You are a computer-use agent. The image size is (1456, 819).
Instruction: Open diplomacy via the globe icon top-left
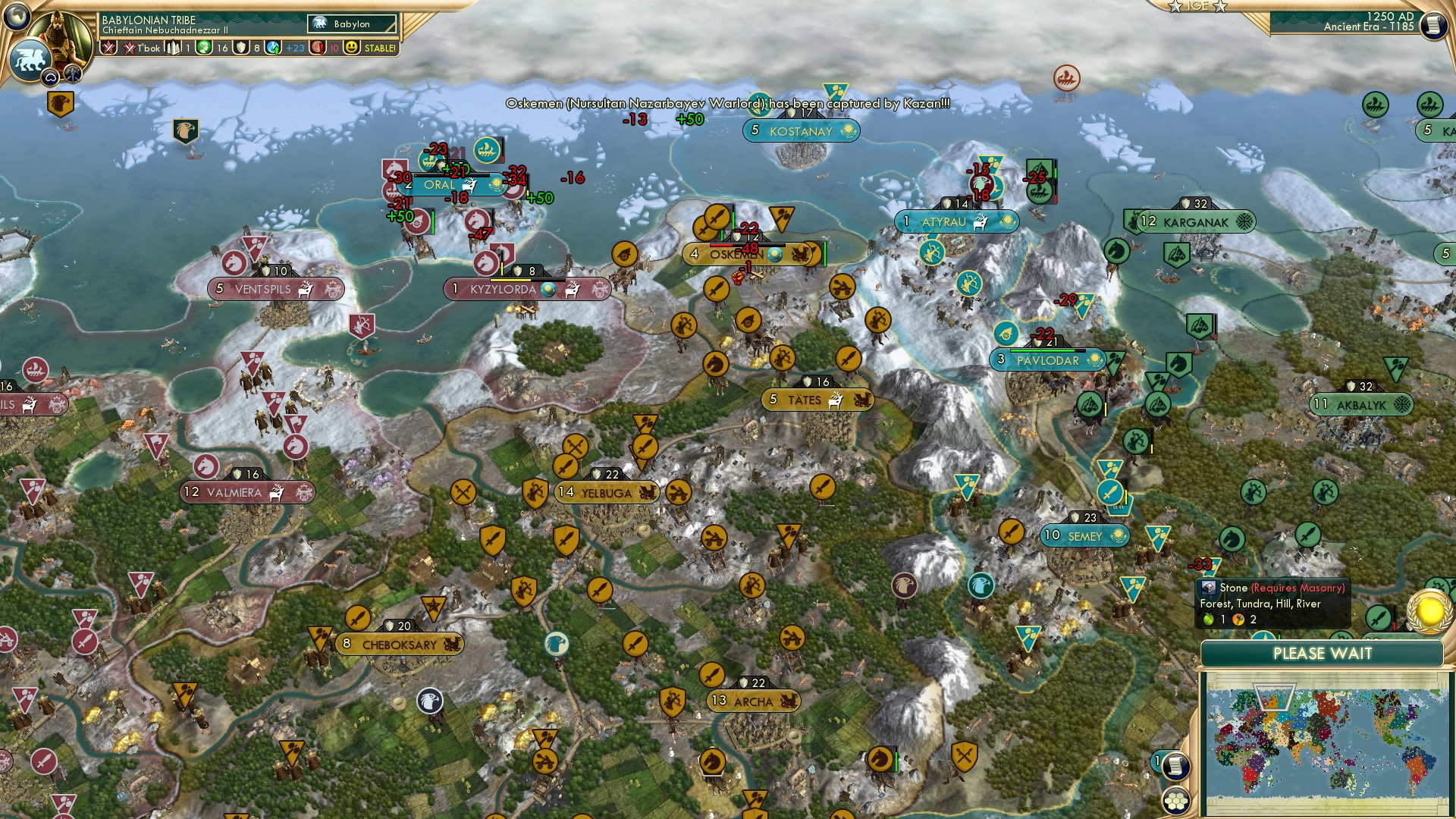click(x=17, y=17)
